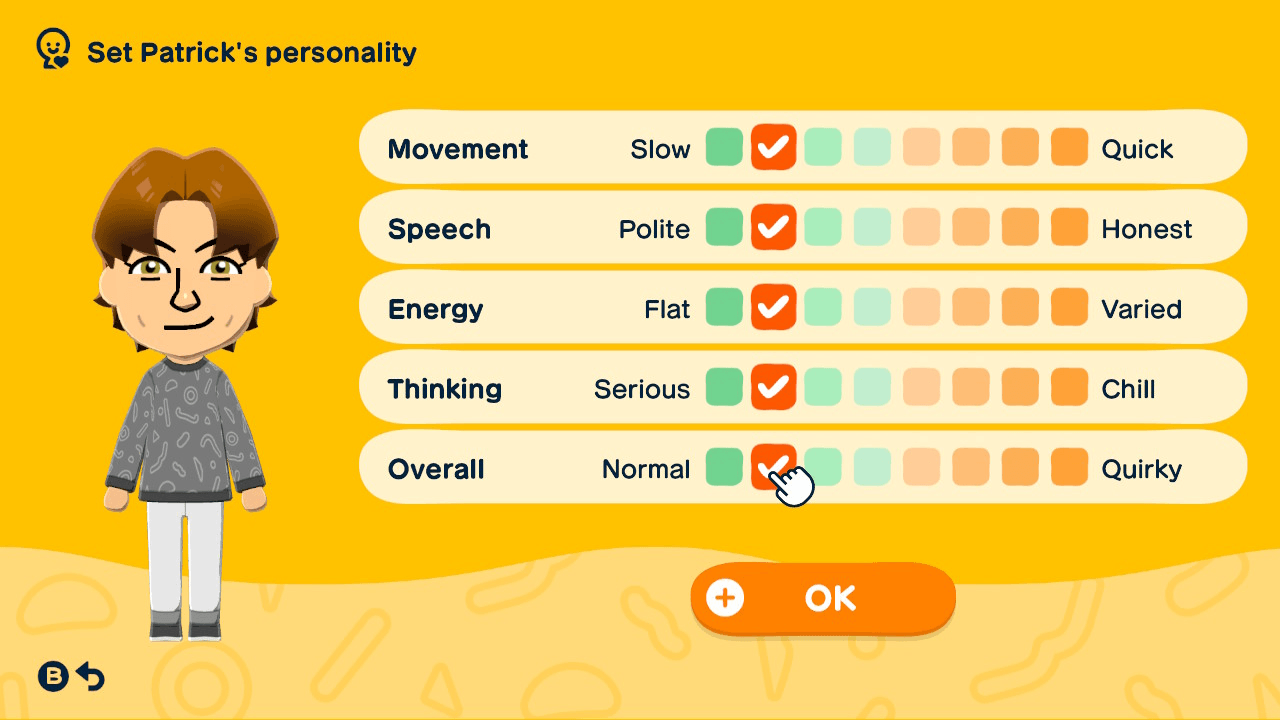Click the checkmark icon on the Energy row
1280x720 pixels.
[x=773, y=308]
